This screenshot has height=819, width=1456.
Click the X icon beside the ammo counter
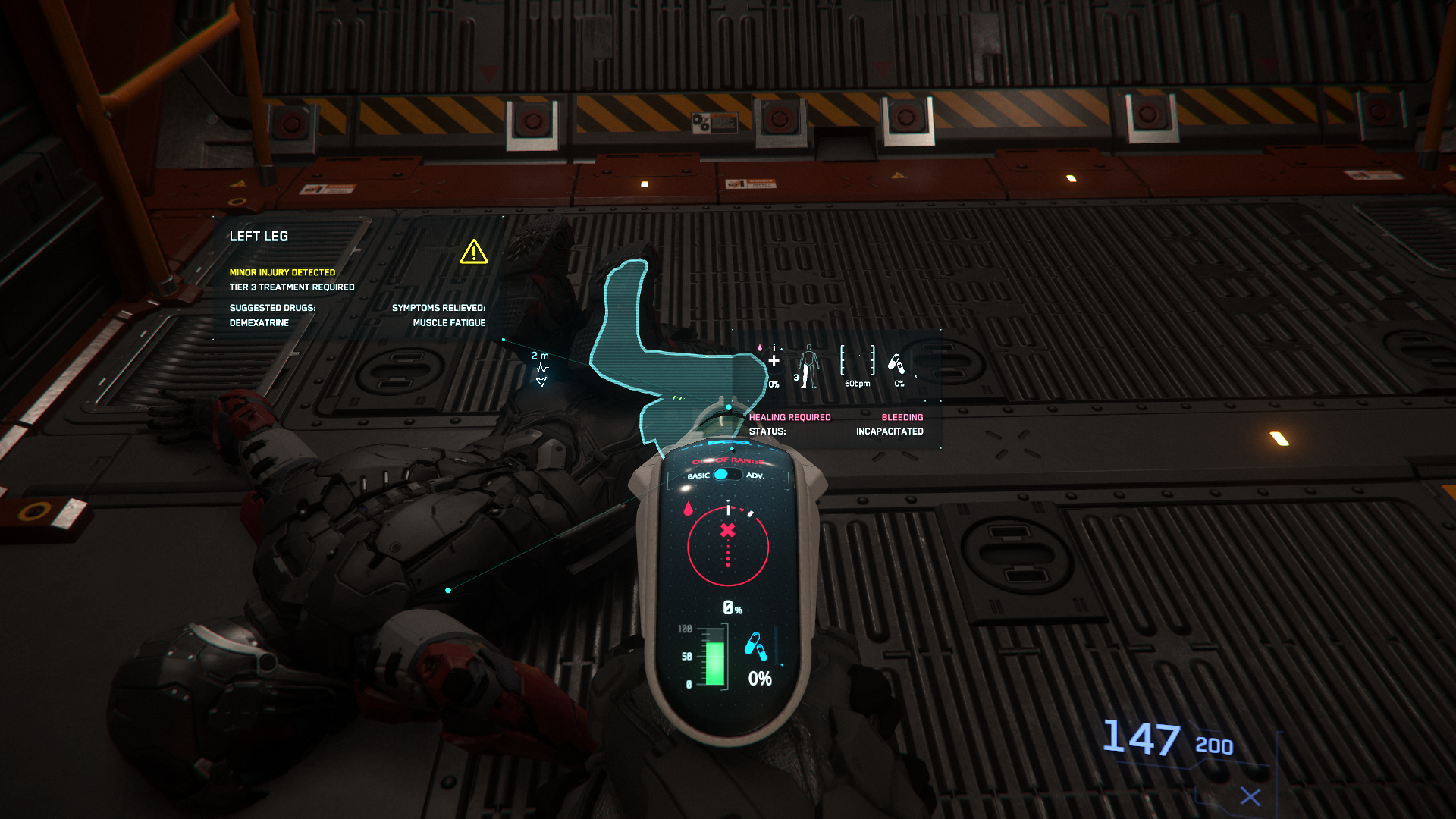[x=1250, y=796]
